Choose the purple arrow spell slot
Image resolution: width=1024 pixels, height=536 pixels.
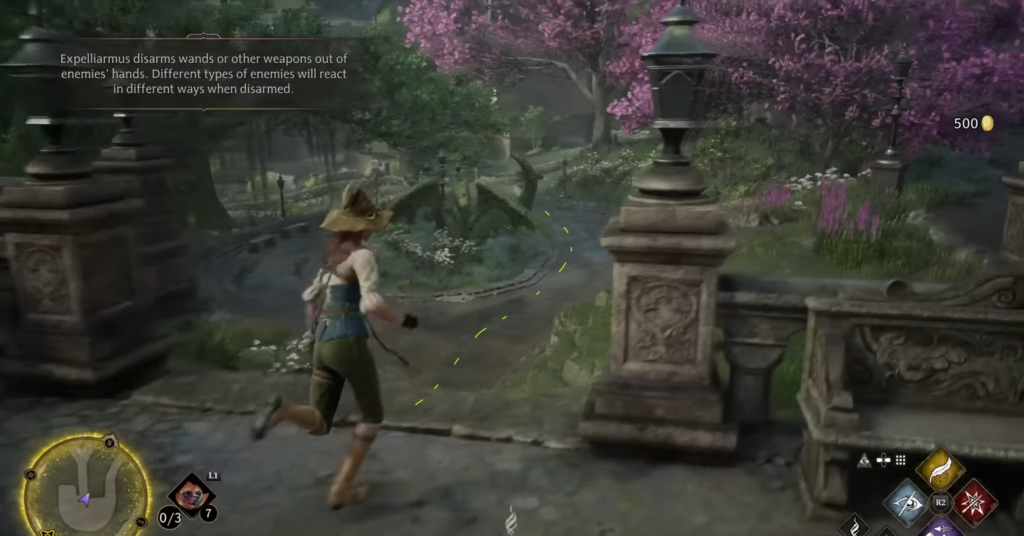click(x=940, y=527)
